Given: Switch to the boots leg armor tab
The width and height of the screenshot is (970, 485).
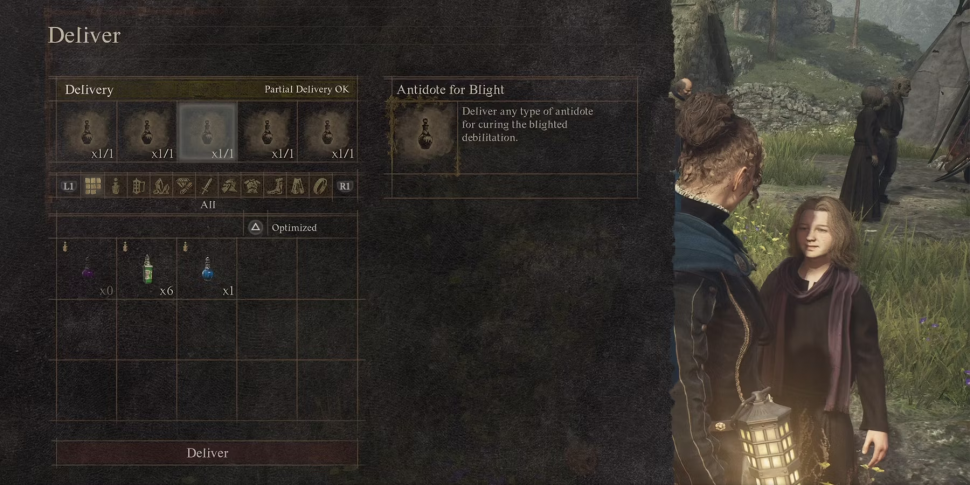Looking at the screenshot, I should [x=275, y=186].
